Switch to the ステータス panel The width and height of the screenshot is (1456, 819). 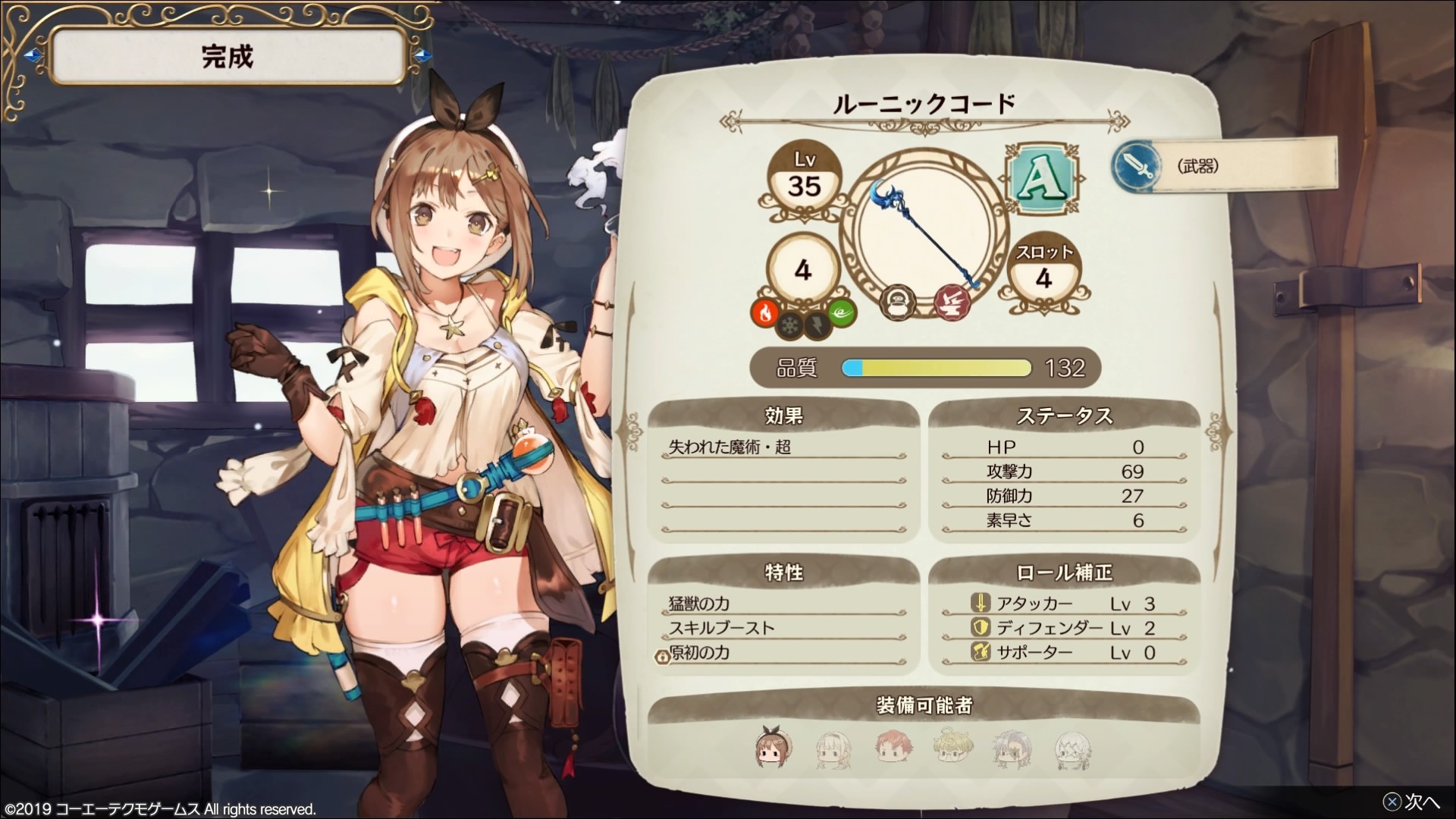1065,416
